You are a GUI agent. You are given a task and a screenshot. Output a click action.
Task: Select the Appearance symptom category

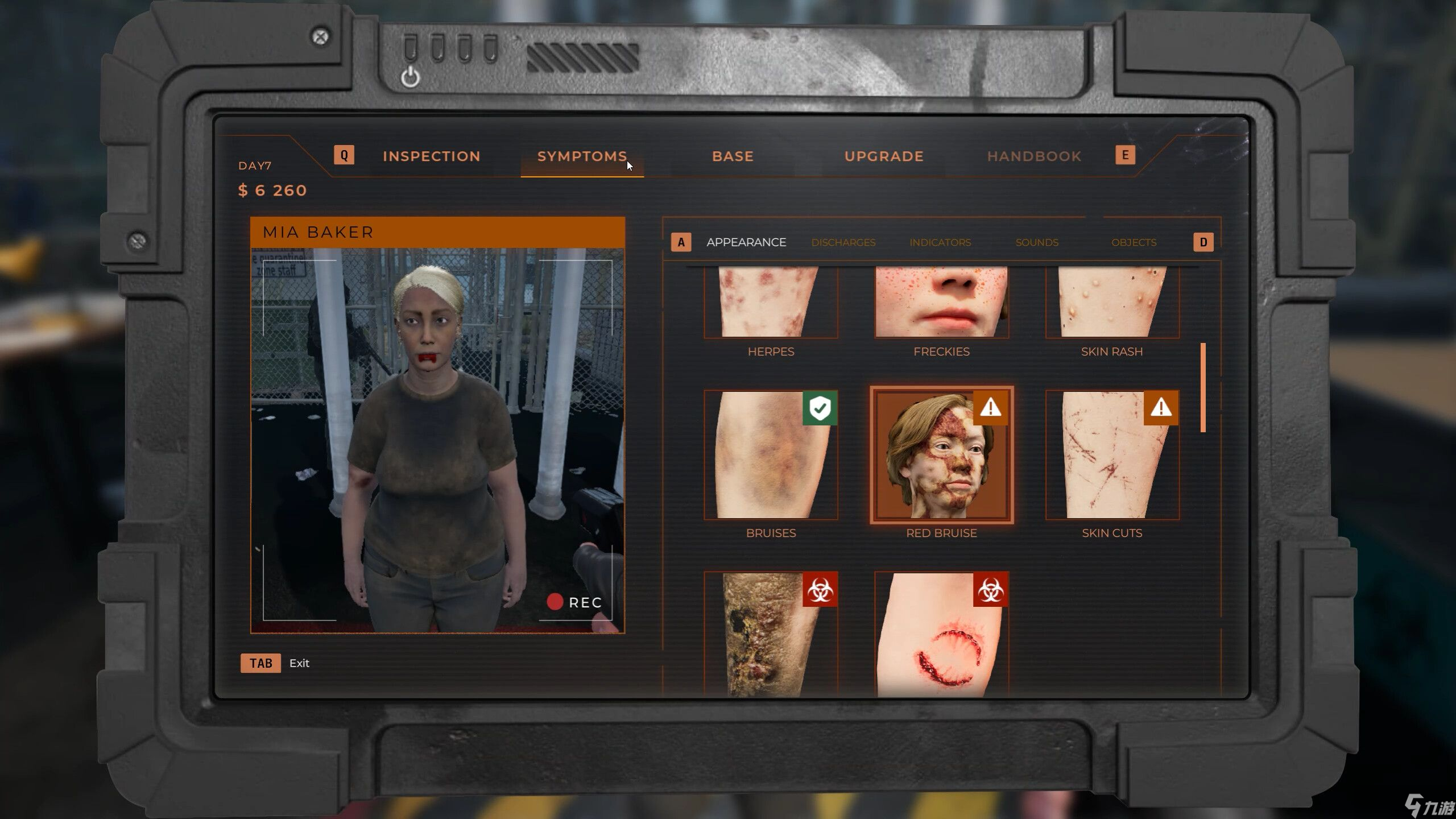tap(746, 242)
